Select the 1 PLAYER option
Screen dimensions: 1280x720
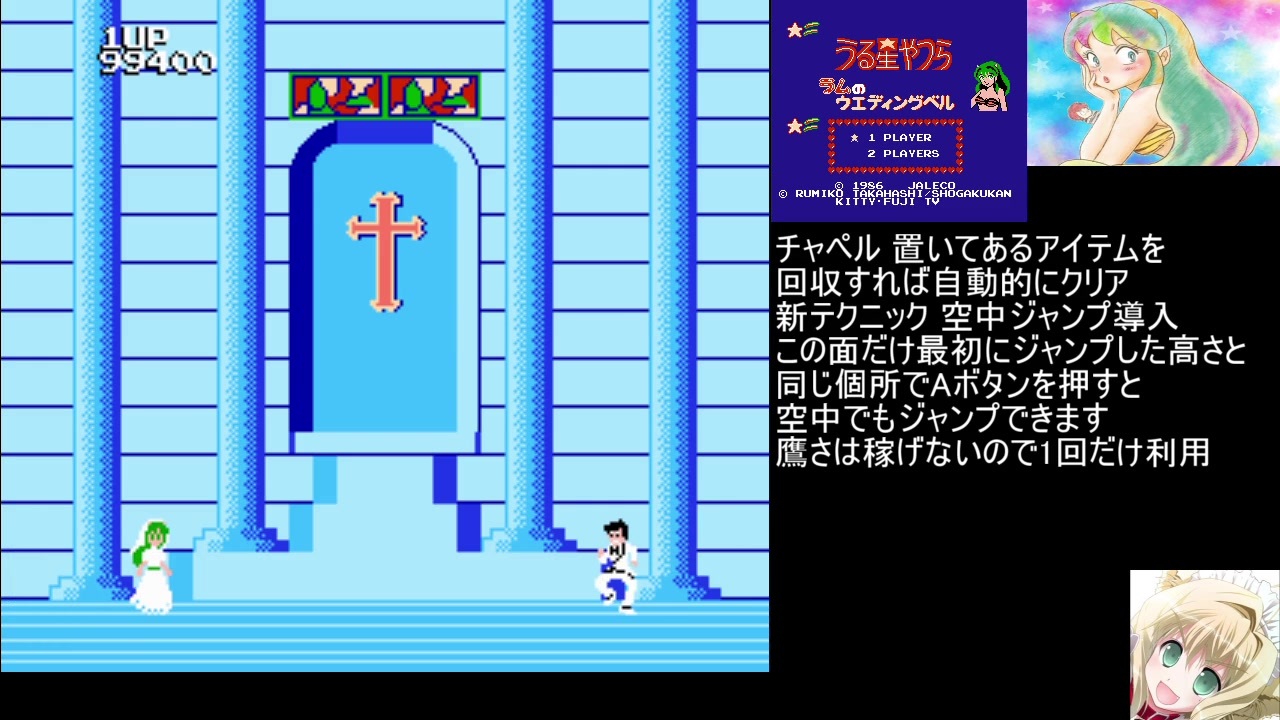point(900,137)
